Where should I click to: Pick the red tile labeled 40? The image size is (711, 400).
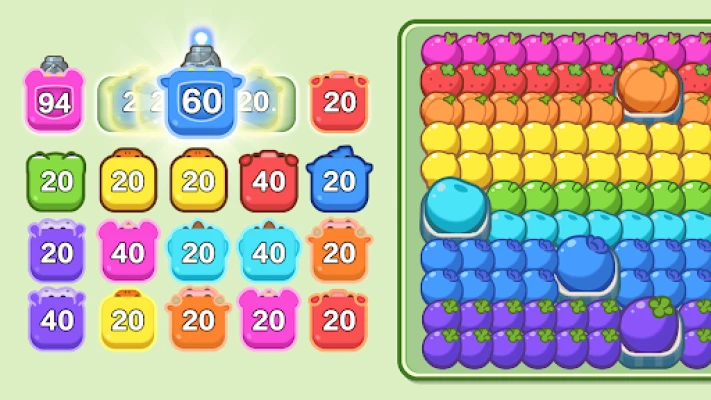pyautogui.click(x=269, y=181)
